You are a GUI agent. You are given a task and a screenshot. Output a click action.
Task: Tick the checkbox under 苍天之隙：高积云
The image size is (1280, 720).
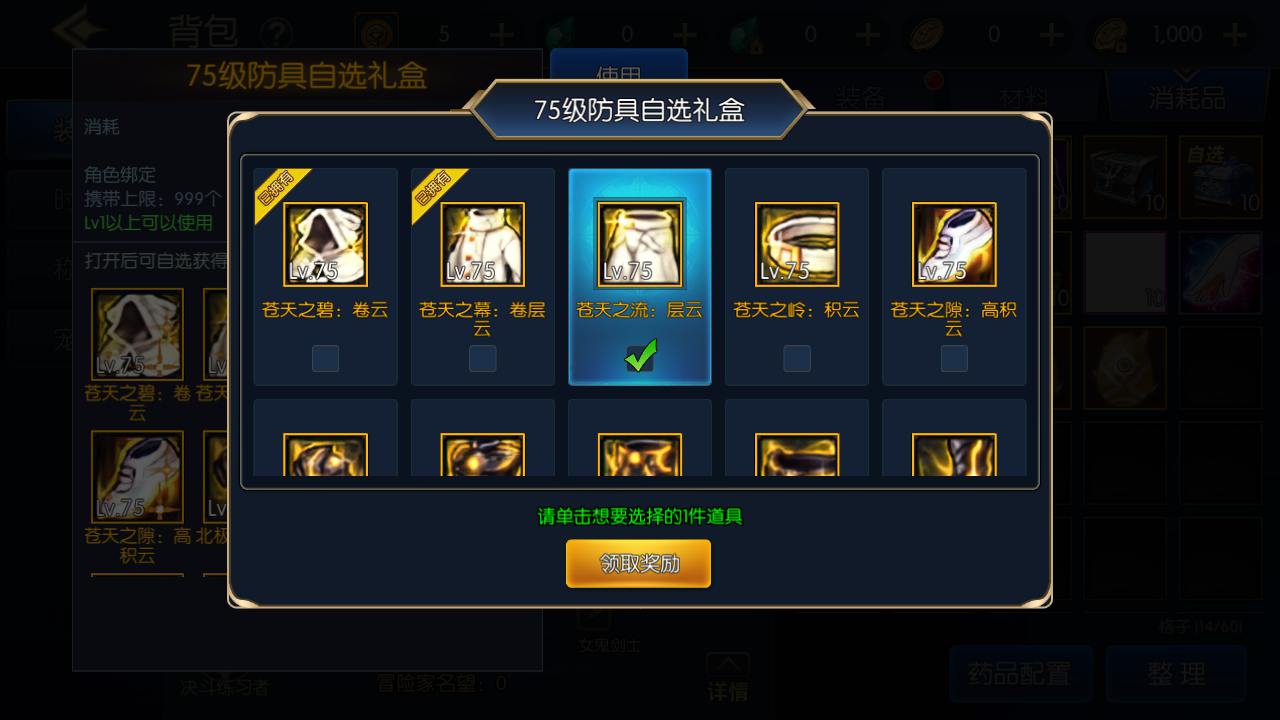point(954,358)
